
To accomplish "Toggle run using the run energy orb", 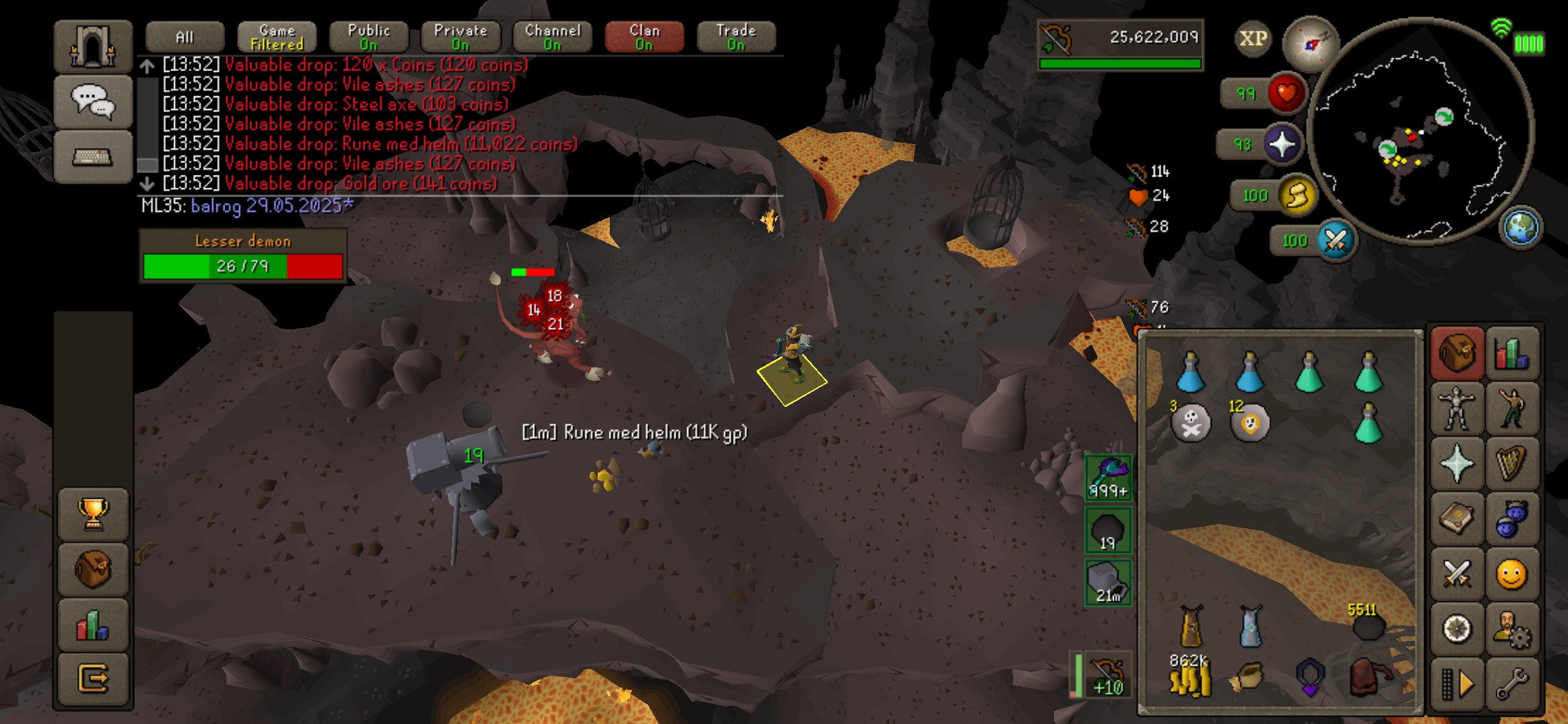I will (x=1297, y=196).
